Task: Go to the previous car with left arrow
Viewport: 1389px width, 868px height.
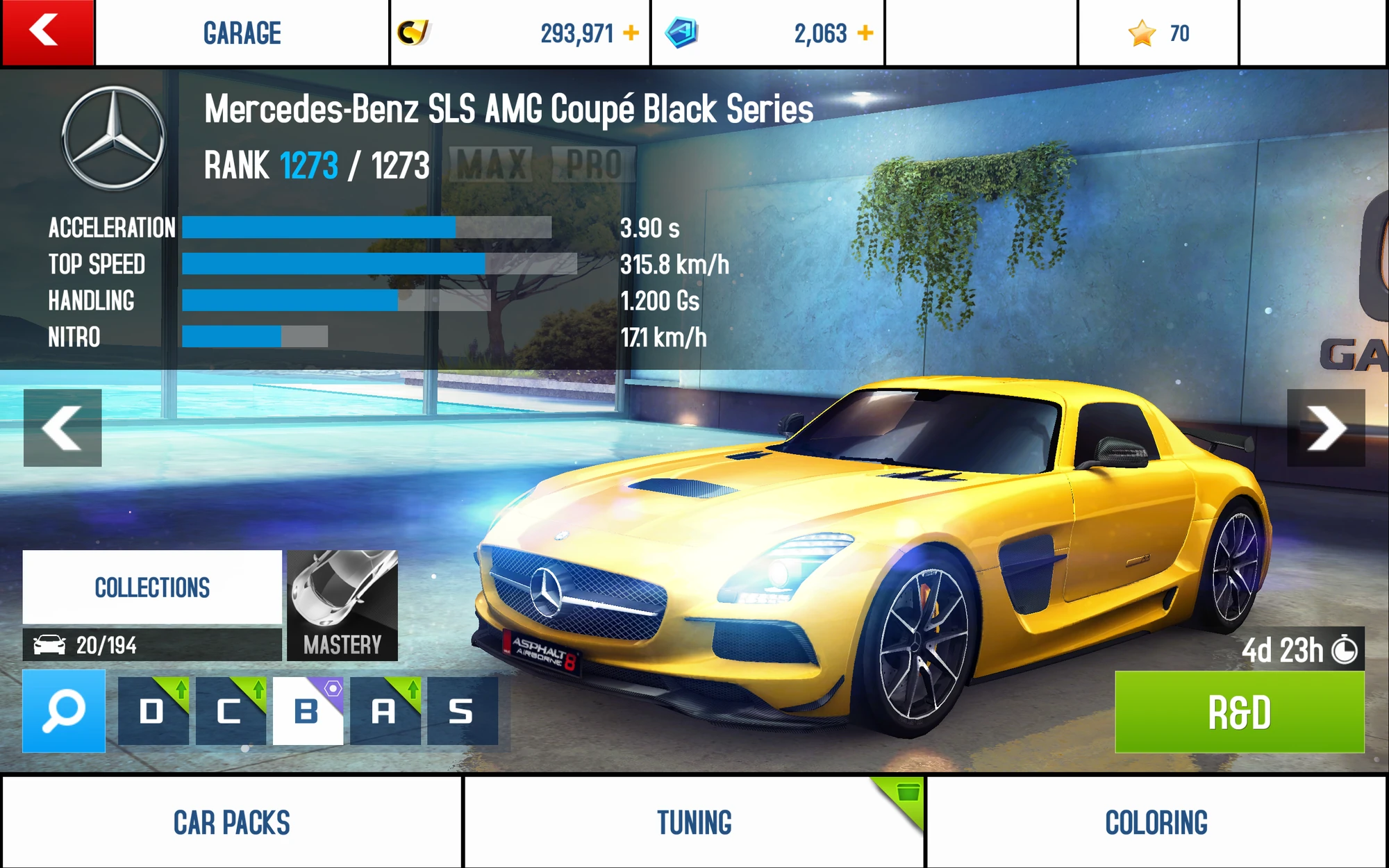Action: (61, 428)
